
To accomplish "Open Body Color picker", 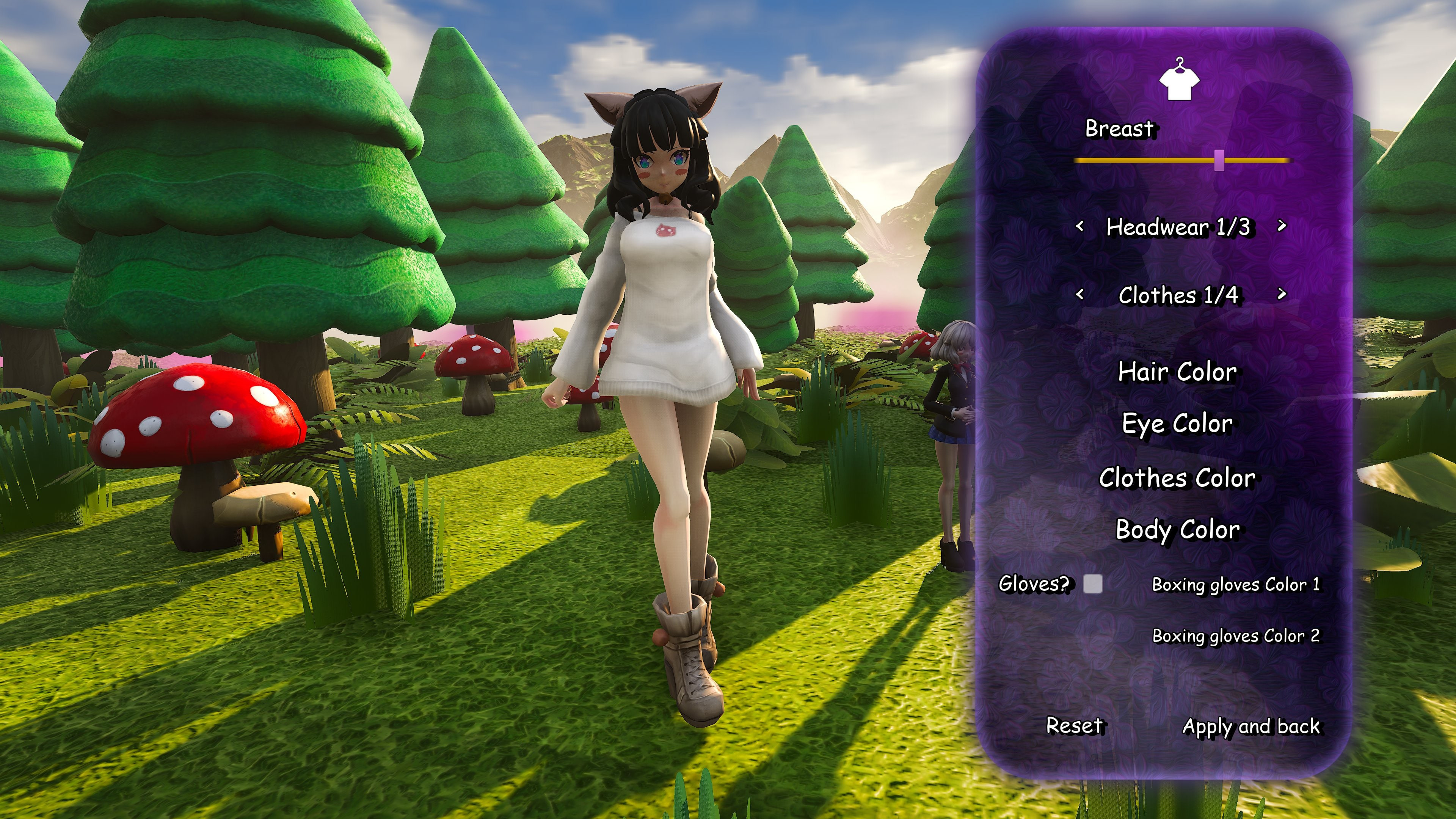I will [x=1177, y=530].
